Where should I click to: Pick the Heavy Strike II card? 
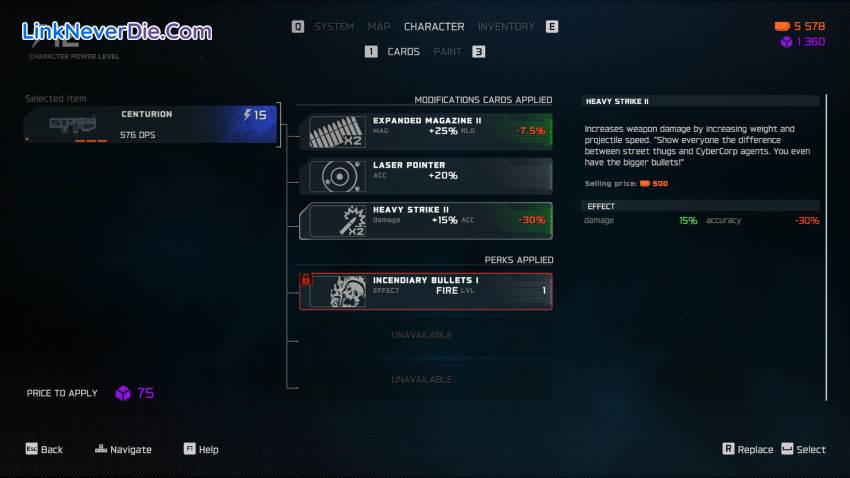427,221
